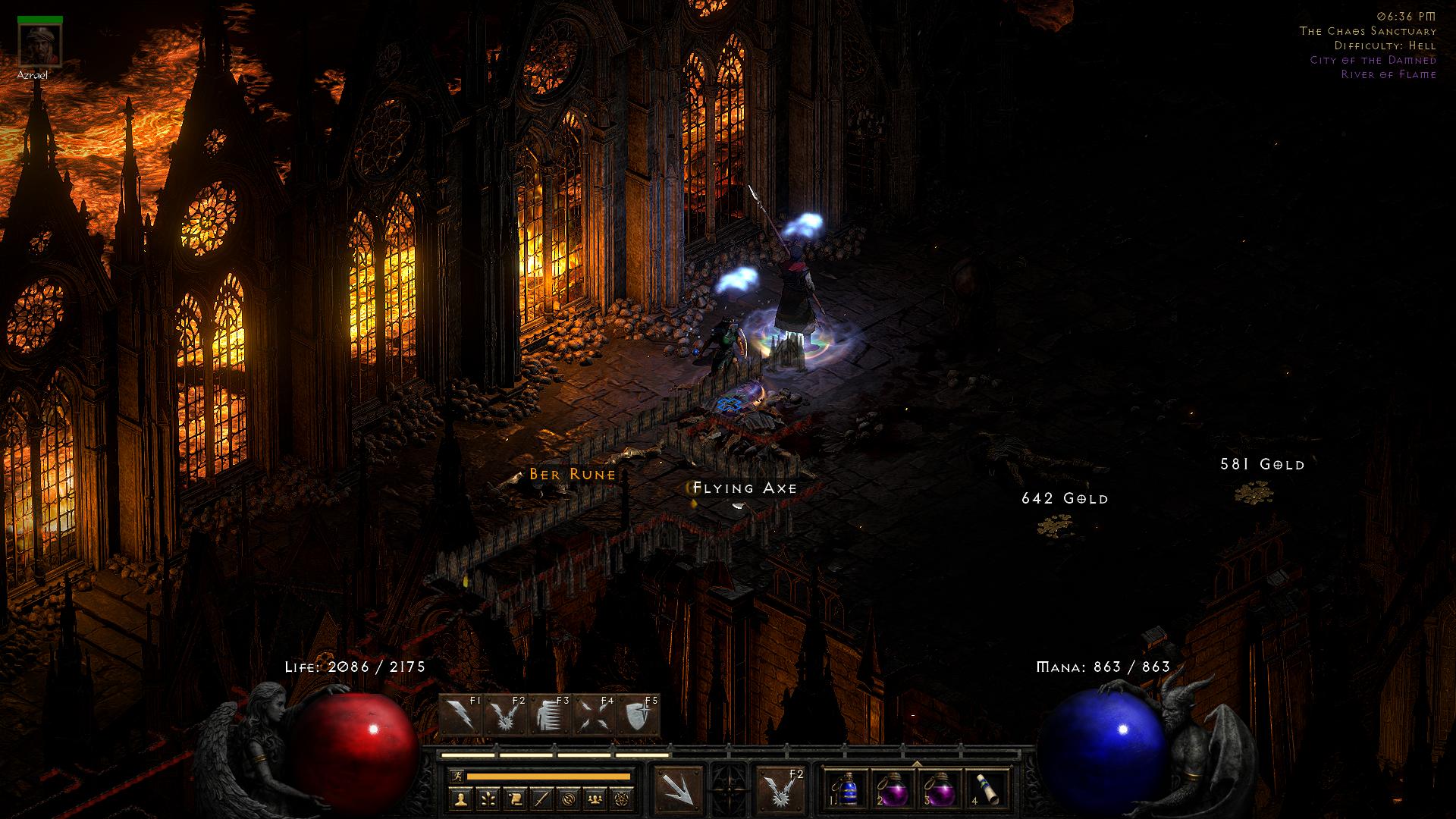This screenshot has height=819, width=1456.
Task: Choose the F3 comb-shaped skill icon
Action: click(x=549, y=716)
